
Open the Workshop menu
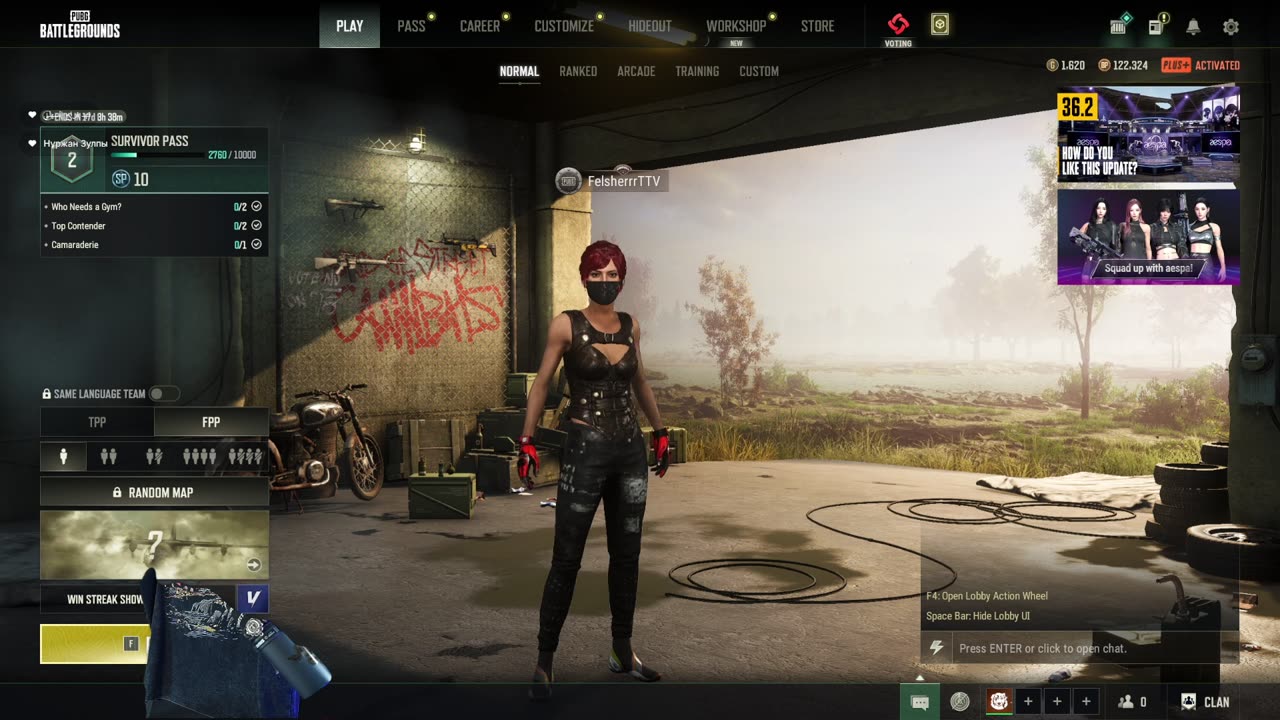(735, 26)
